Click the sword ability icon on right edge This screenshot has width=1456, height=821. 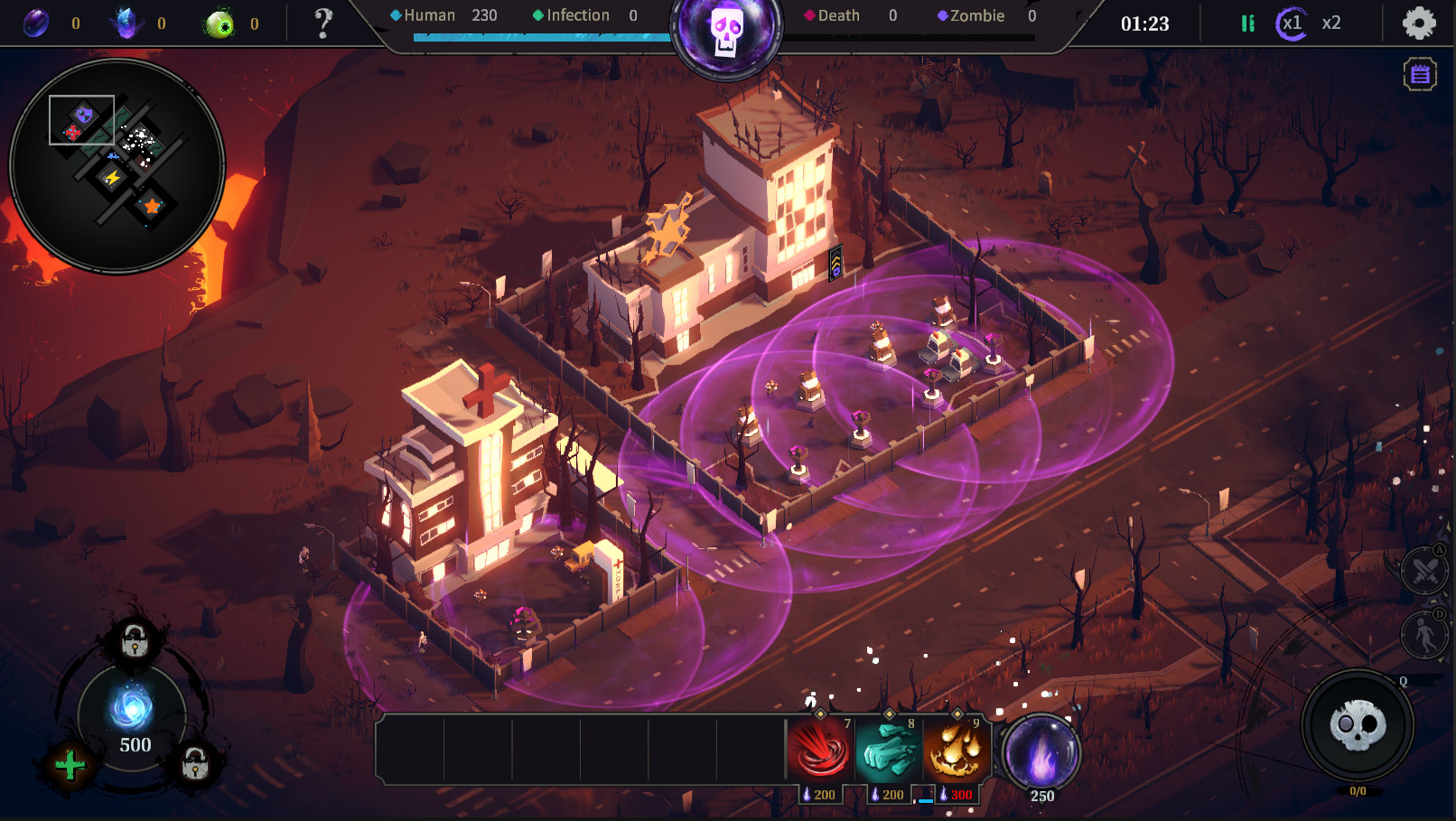click(x=1423, y=572)
